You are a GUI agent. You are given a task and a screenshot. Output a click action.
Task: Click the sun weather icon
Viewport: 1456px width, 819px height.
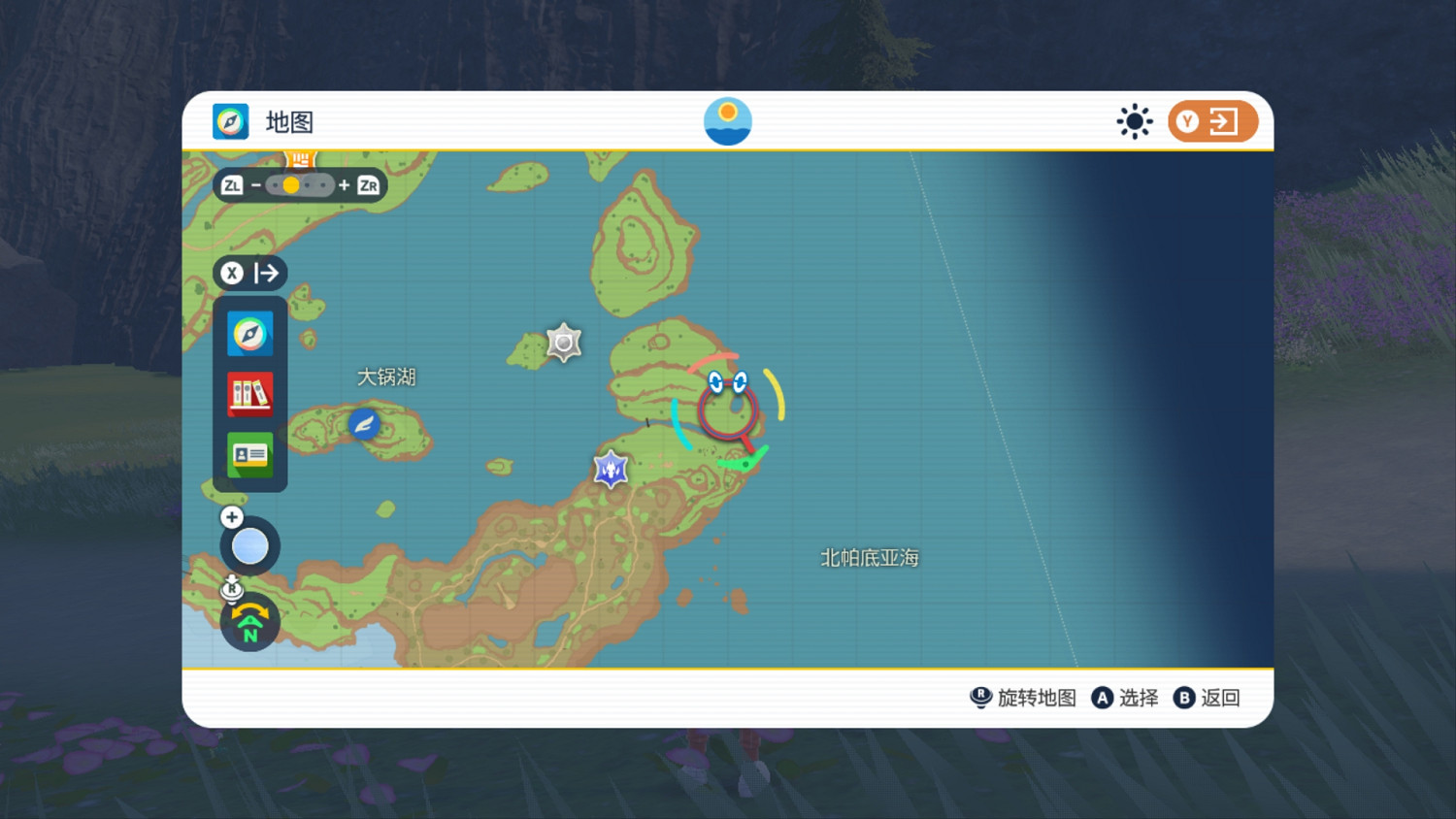[1134, 121]
